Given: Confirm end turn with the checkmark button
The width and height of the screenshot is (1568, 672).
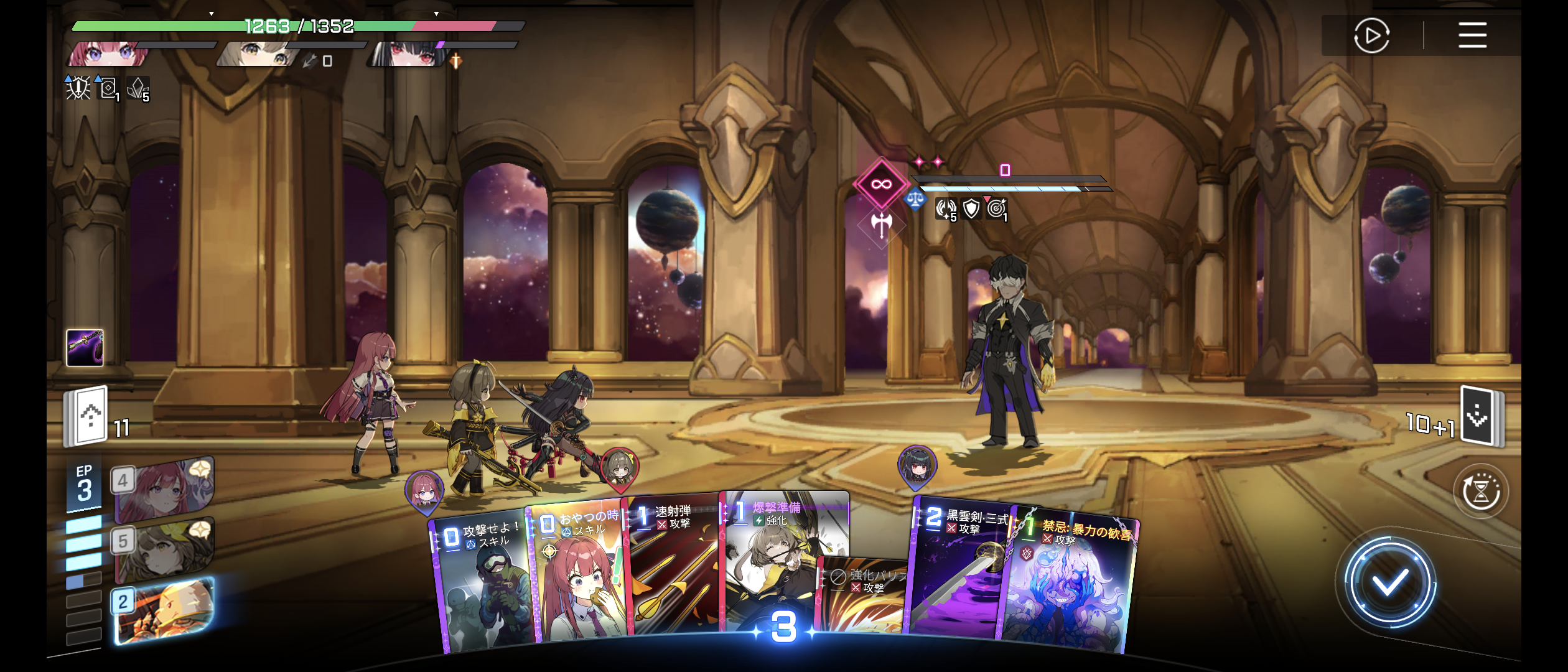Looking at the screenshot, I should tap(1389, 583).
